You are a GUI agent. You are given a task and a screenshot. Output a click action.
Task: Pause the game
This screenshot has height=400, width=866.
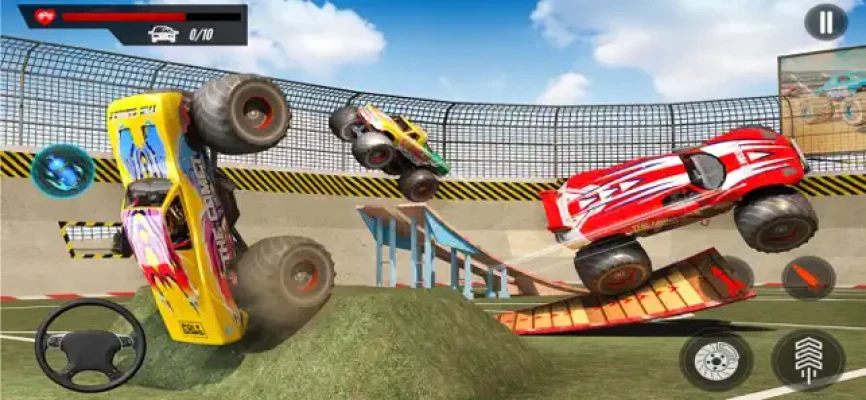click(x=825, y=22)
